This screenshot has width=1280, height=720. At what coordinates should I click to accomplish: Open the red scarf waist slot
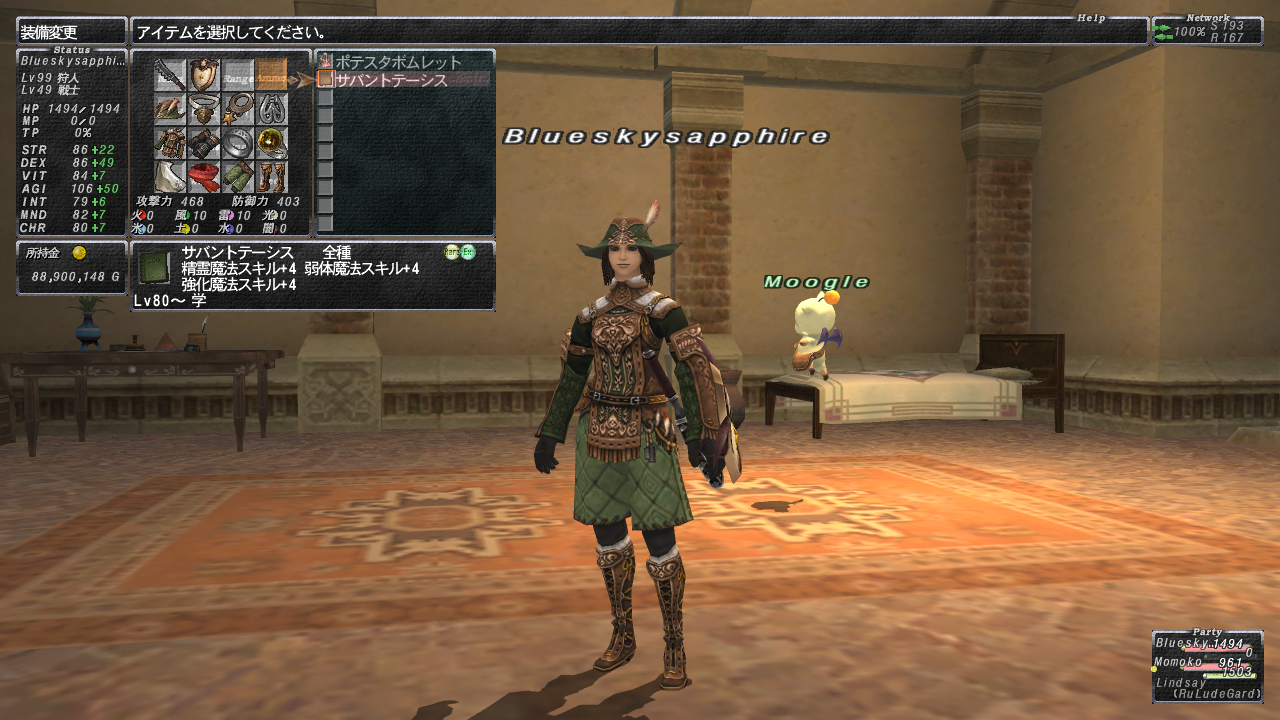[x=204, y=176]
